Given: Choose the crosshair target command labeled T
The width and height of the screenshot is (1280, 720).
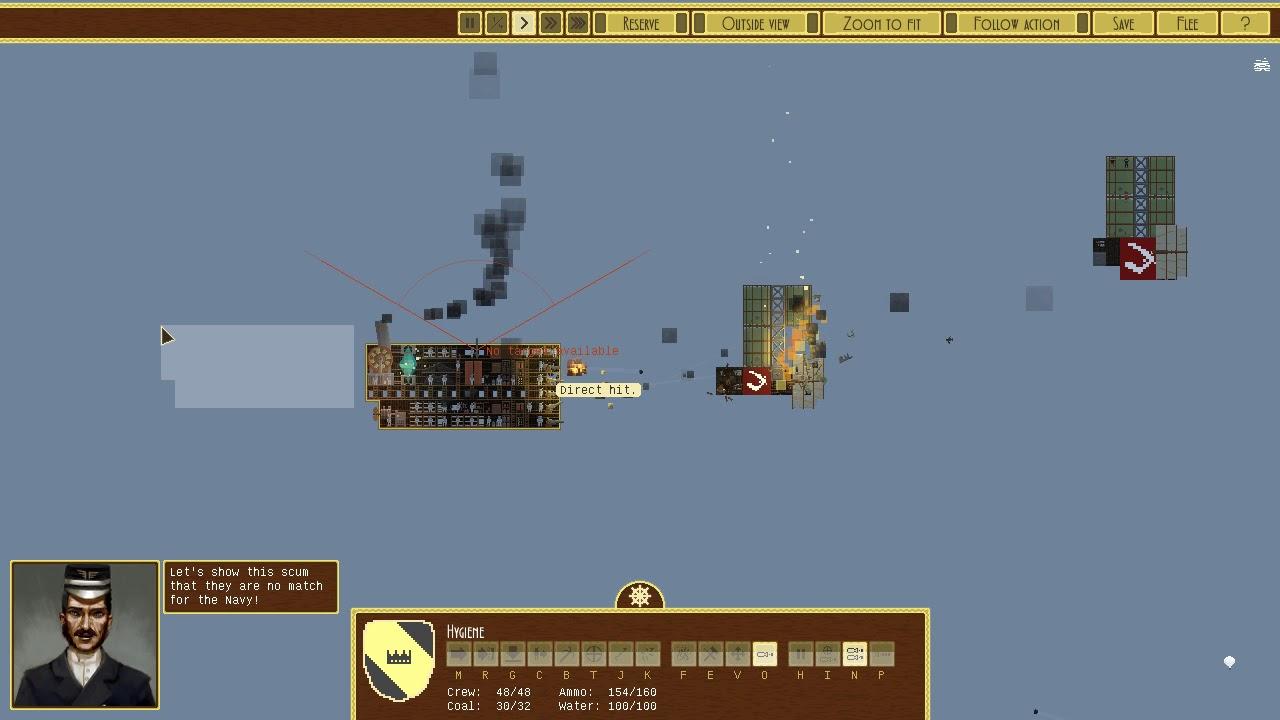Looking at the screenshot, I should (593, 655).
